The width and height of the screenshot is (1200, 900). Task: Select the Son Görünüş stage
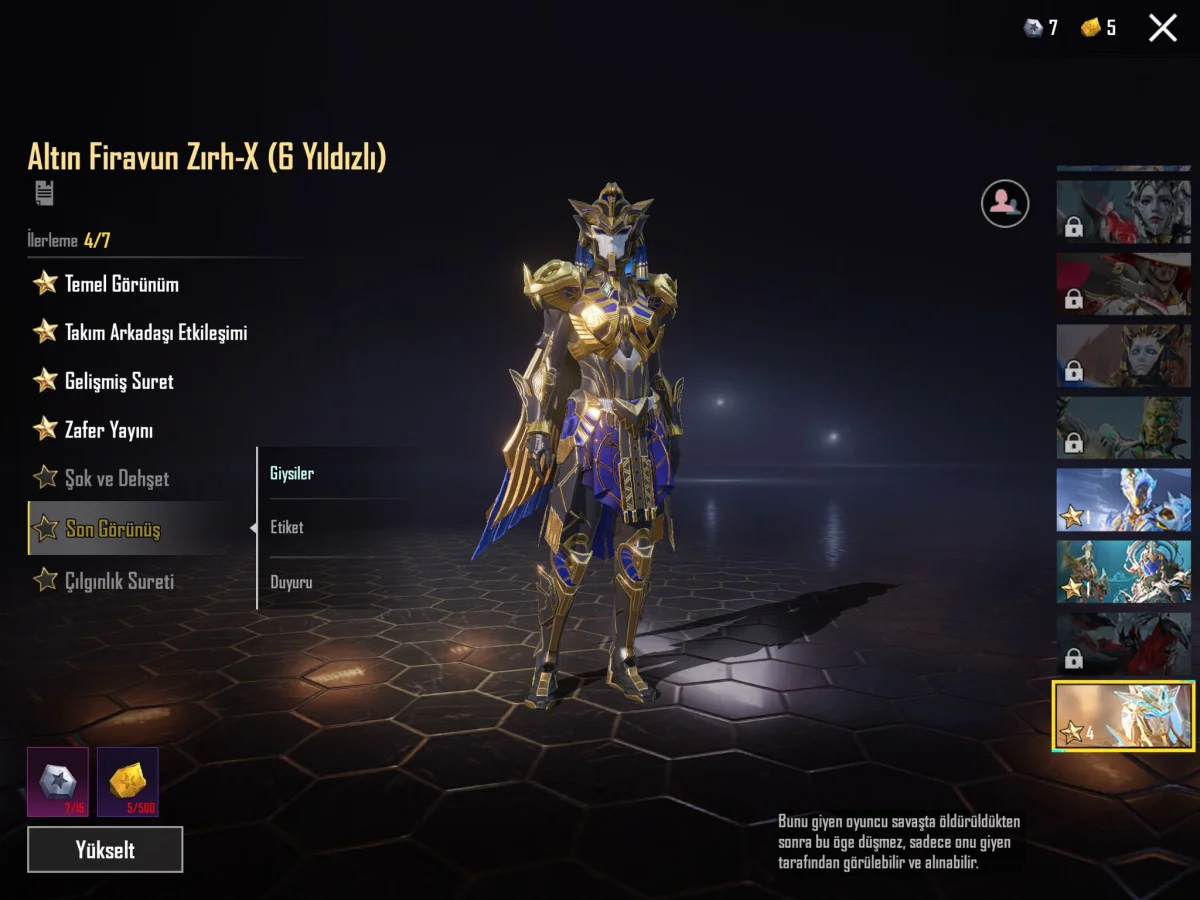tap(112, 529)
